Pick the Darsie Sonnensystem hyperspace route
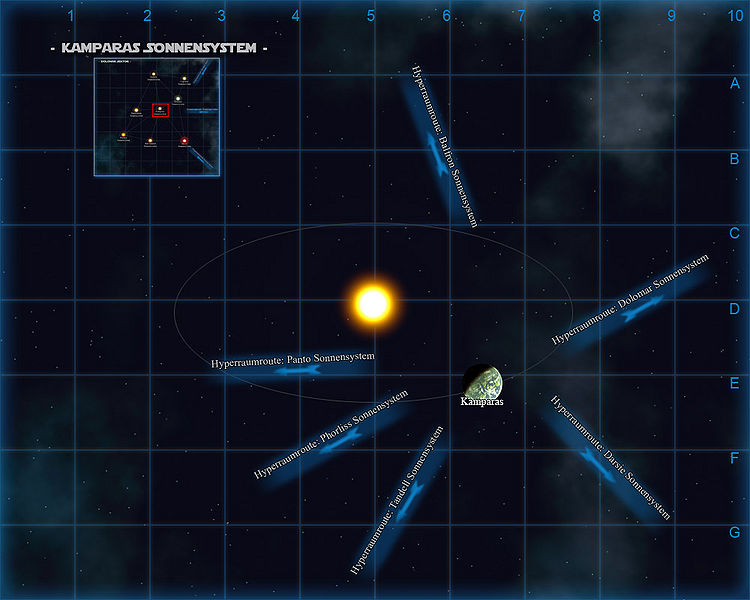This screenshot has height=600, width=750. point(603,460)
